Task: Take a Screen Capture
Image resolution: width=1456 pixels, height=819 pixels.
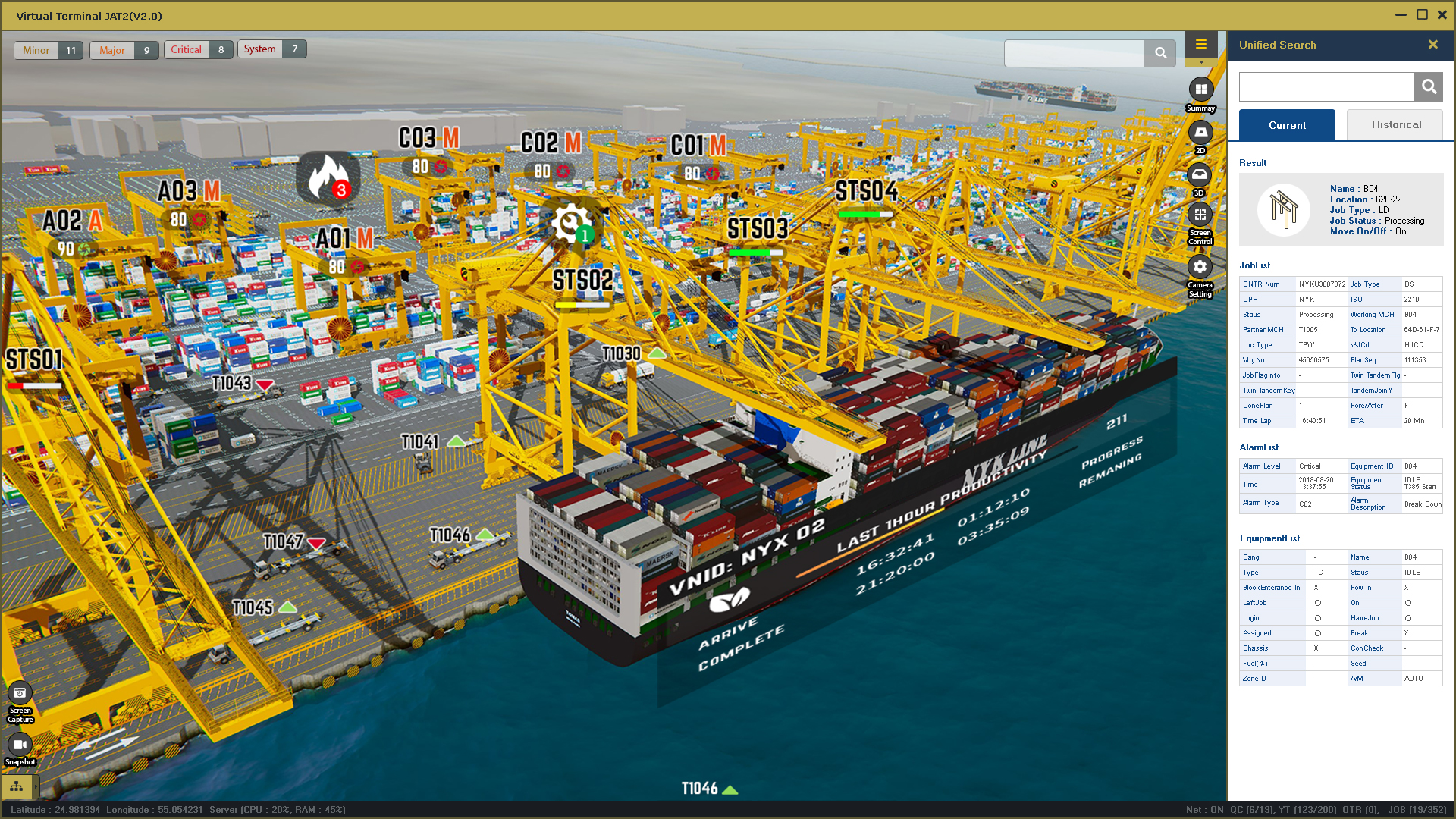Action: 20,693
